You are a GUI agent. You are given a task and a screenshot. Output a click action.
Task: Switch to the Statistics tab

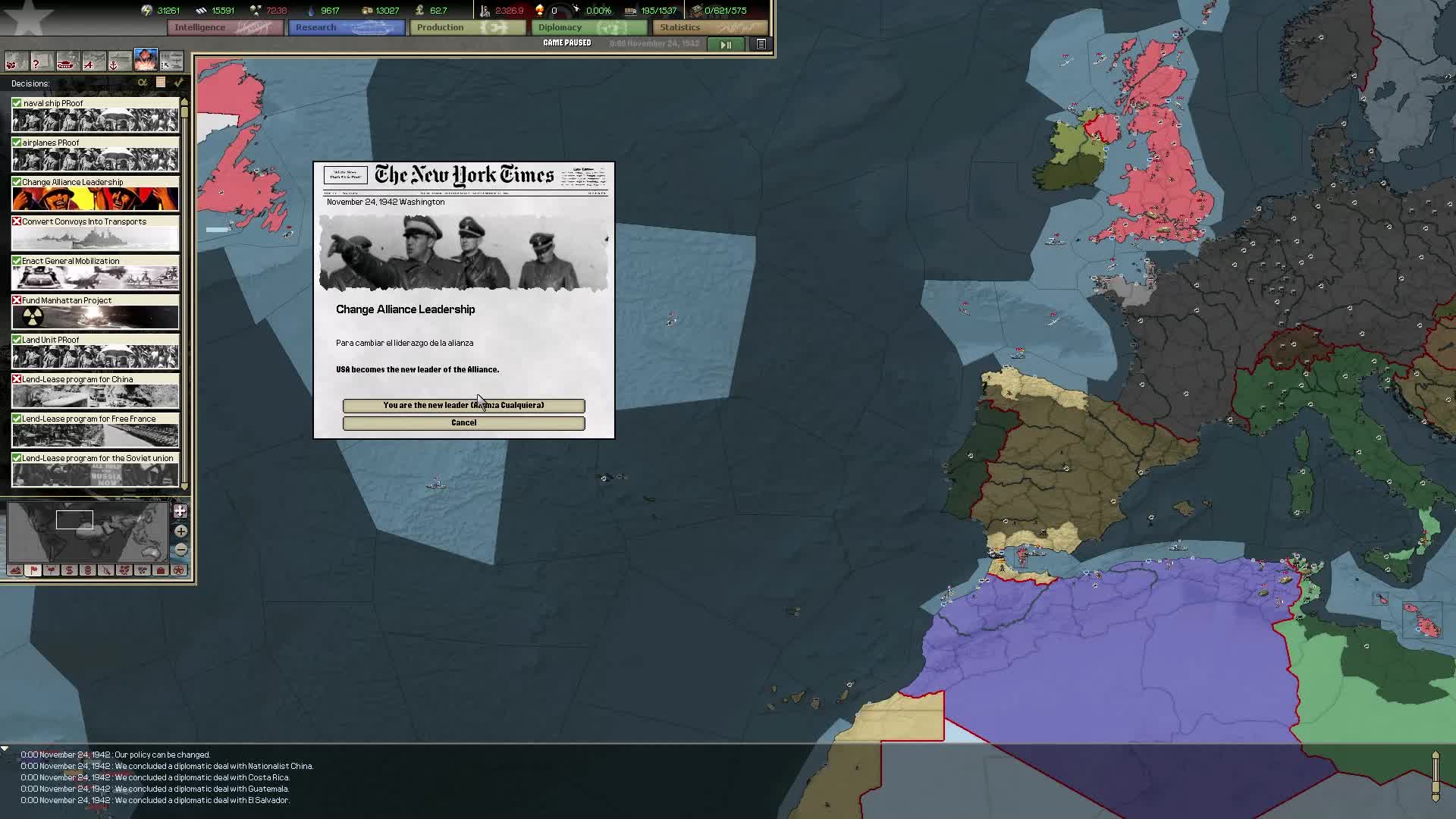point(709,27)
